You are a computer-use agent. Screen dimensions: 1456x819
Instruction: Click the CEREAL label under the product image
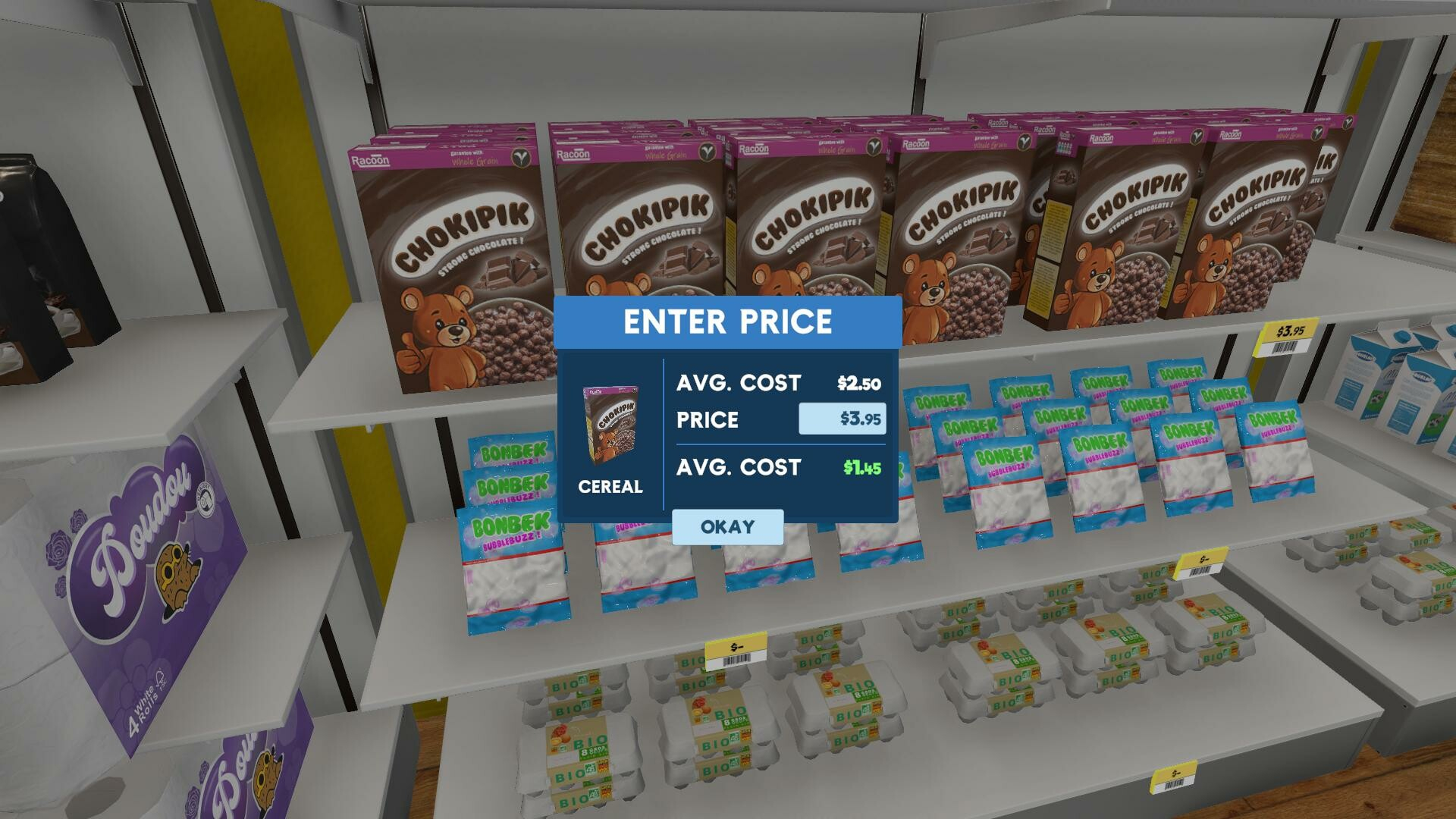610,488
